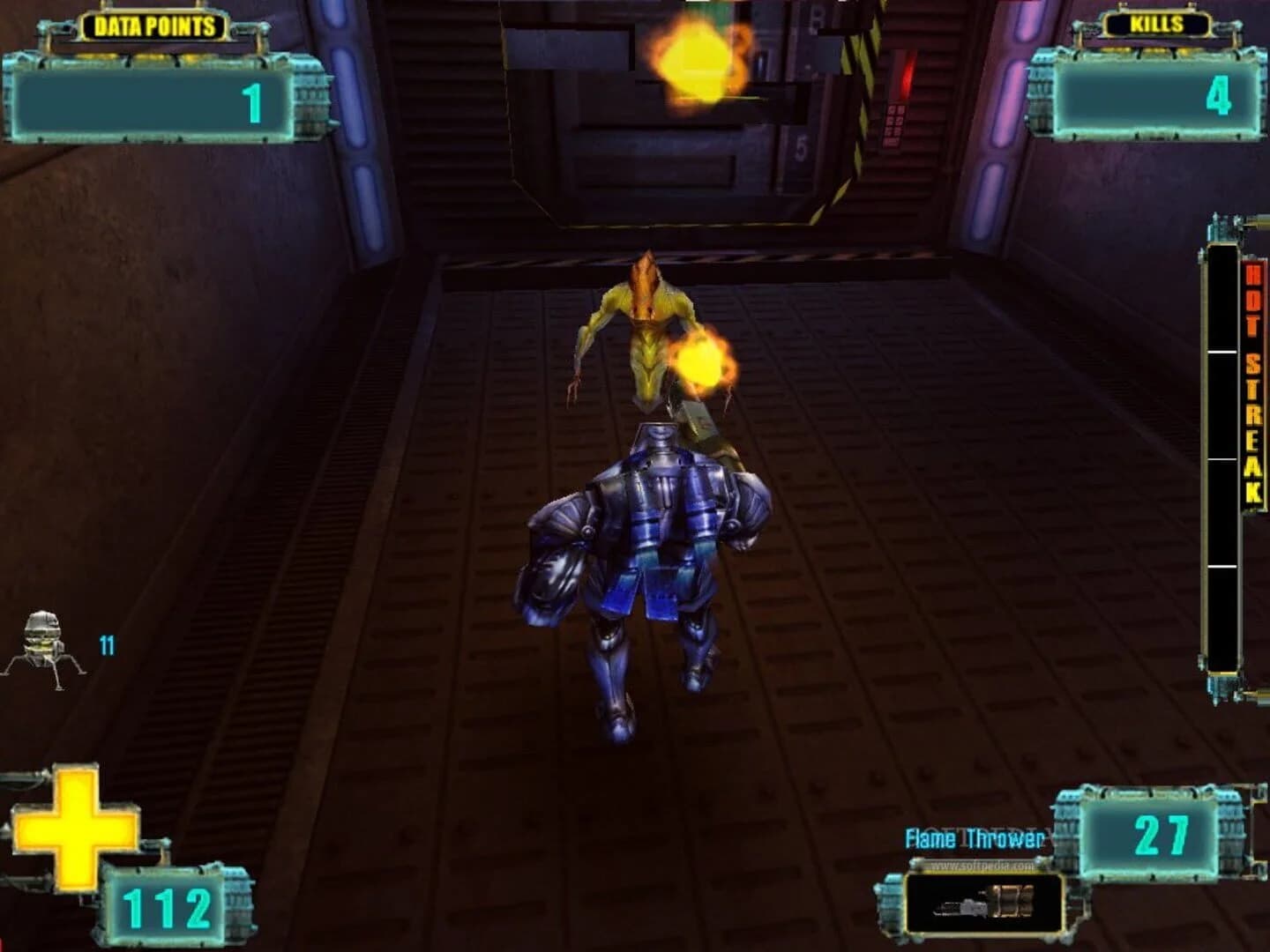The image size is (1270, 952).
Task: Select the Flame Thrower name label
Action: pyautogui.click(x=974, y=839)
